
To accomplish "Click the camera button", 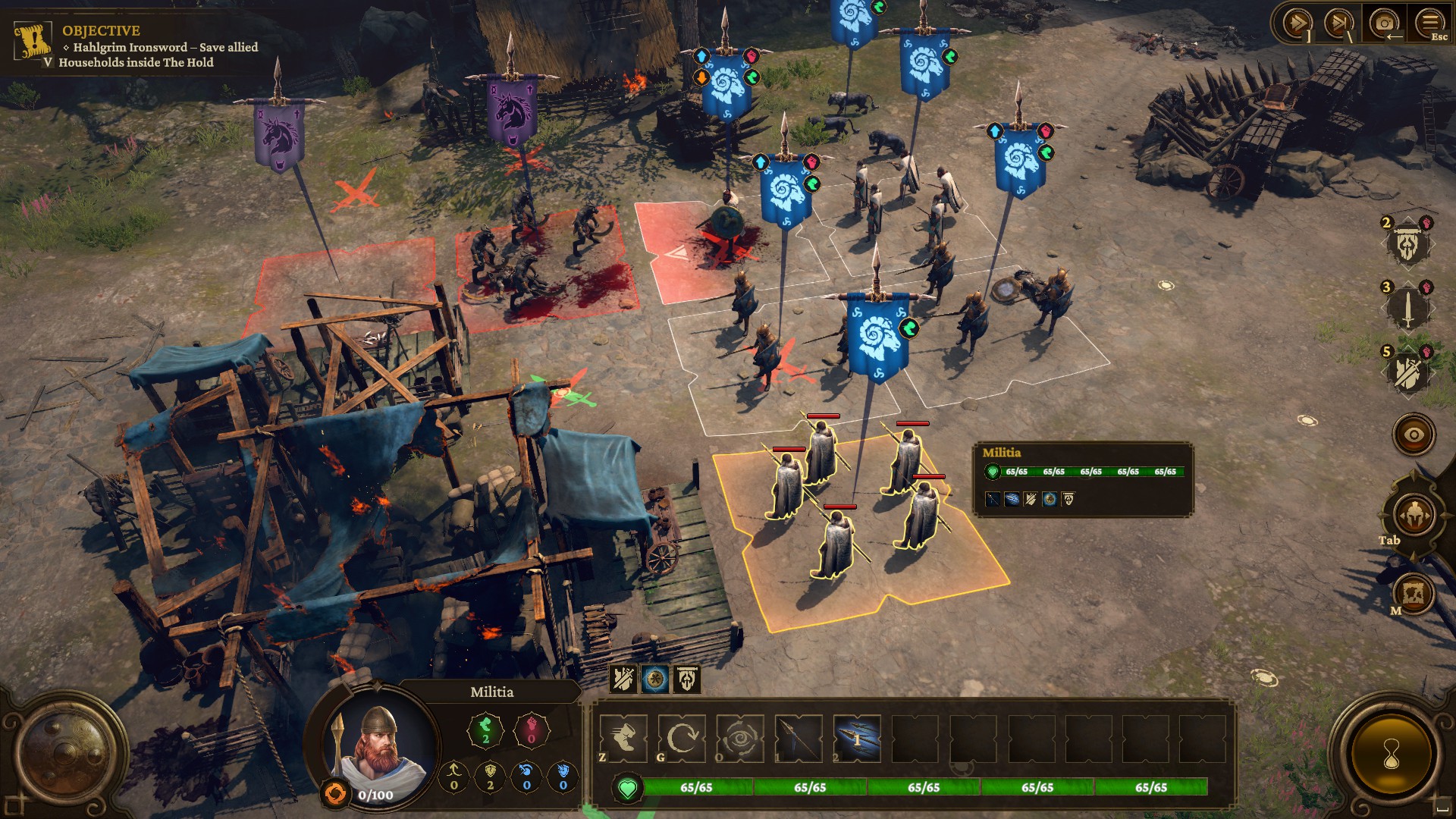I will point(1385,24).
